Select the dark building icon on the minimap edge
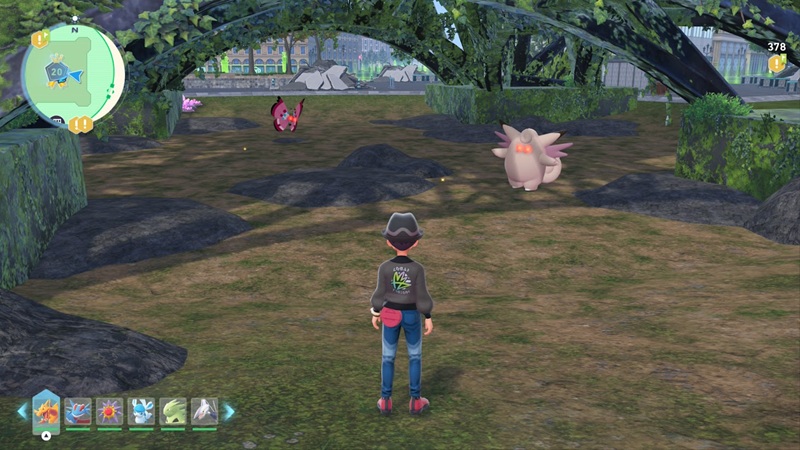 pos(57,121)
